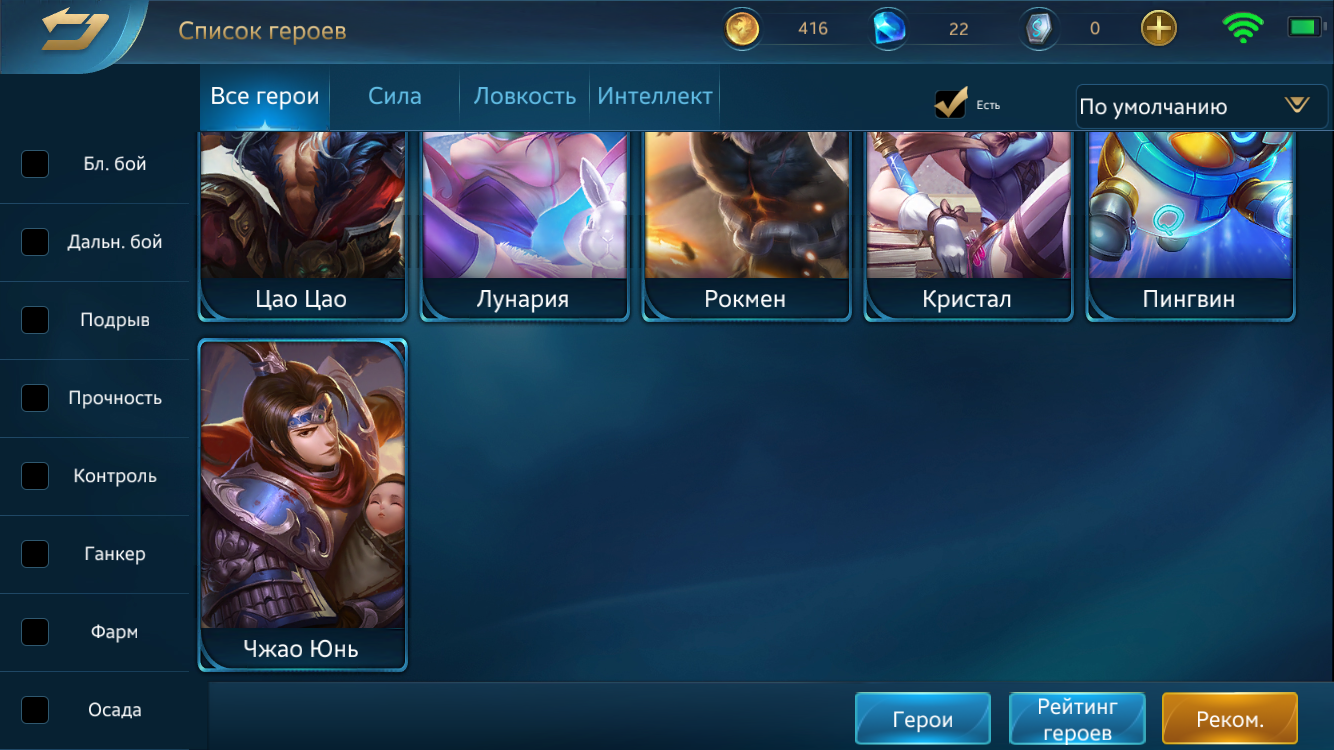The height and width of the screenshot is (750, 1334).
Task: Click the voucher crystal icon showing 0
Action: 1038,28
